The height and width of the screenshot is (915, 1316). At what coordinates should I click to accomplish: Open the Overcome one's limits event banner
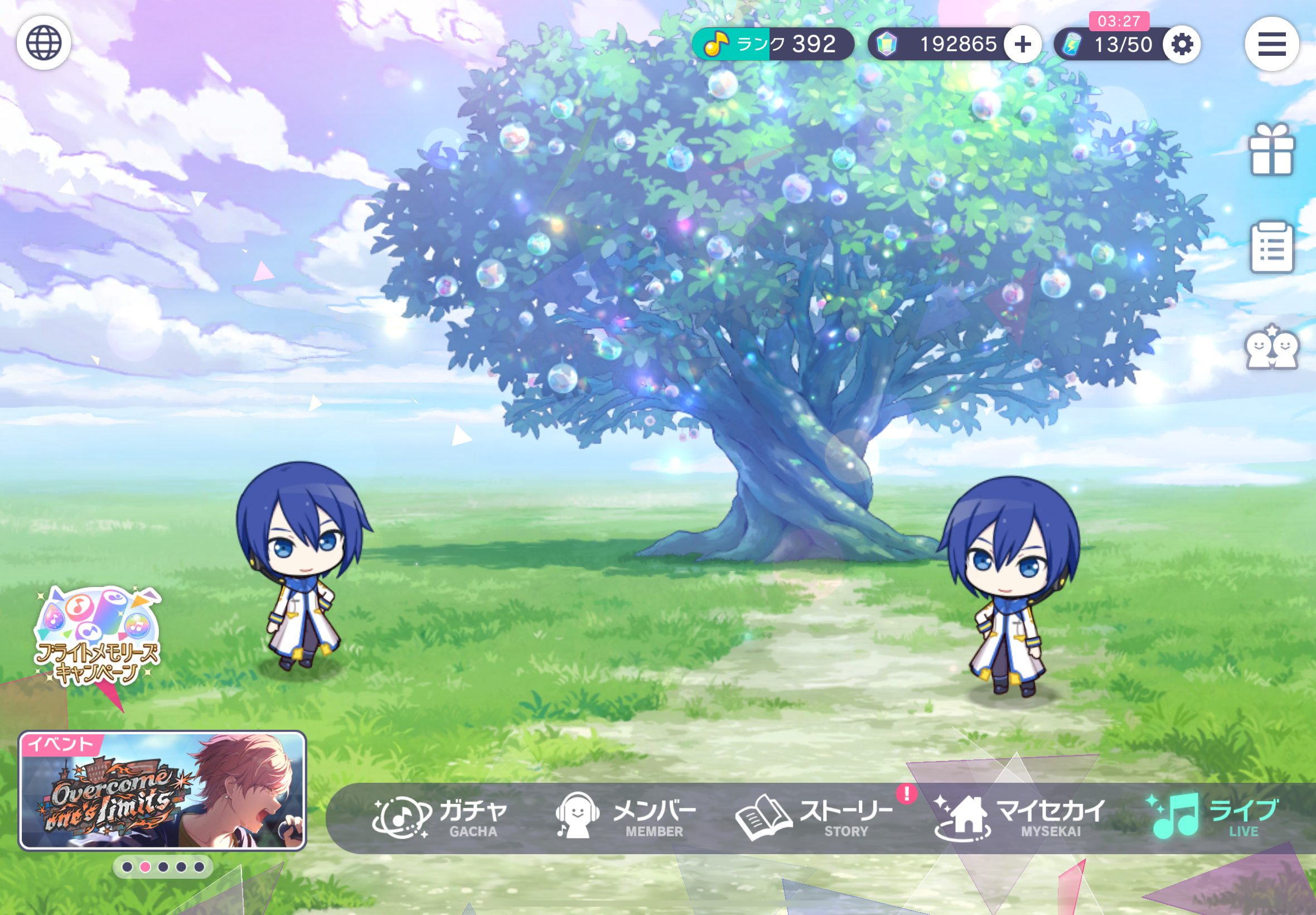[162, 790]
